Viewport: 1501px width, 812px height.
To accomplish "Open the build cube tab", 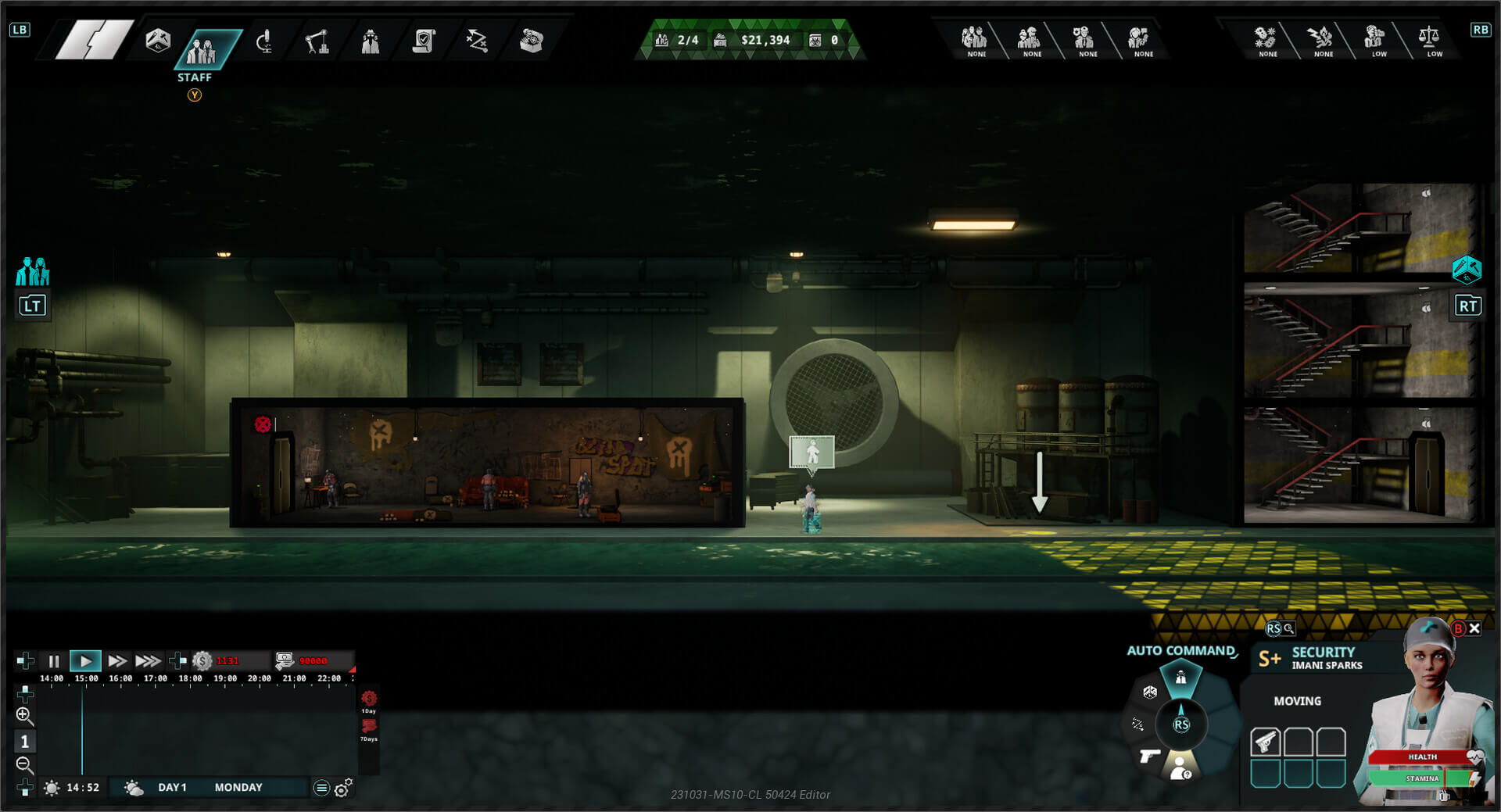I will coord(158,41).
